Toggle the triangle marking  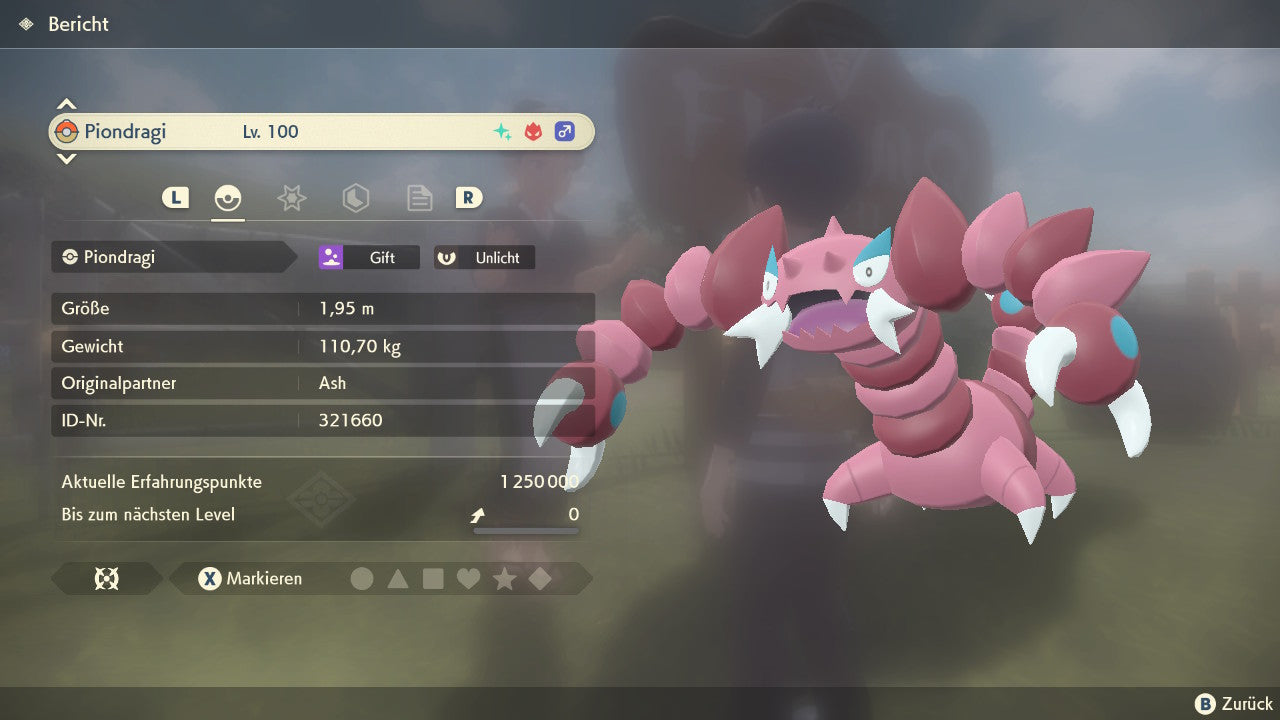coord(398,579)
